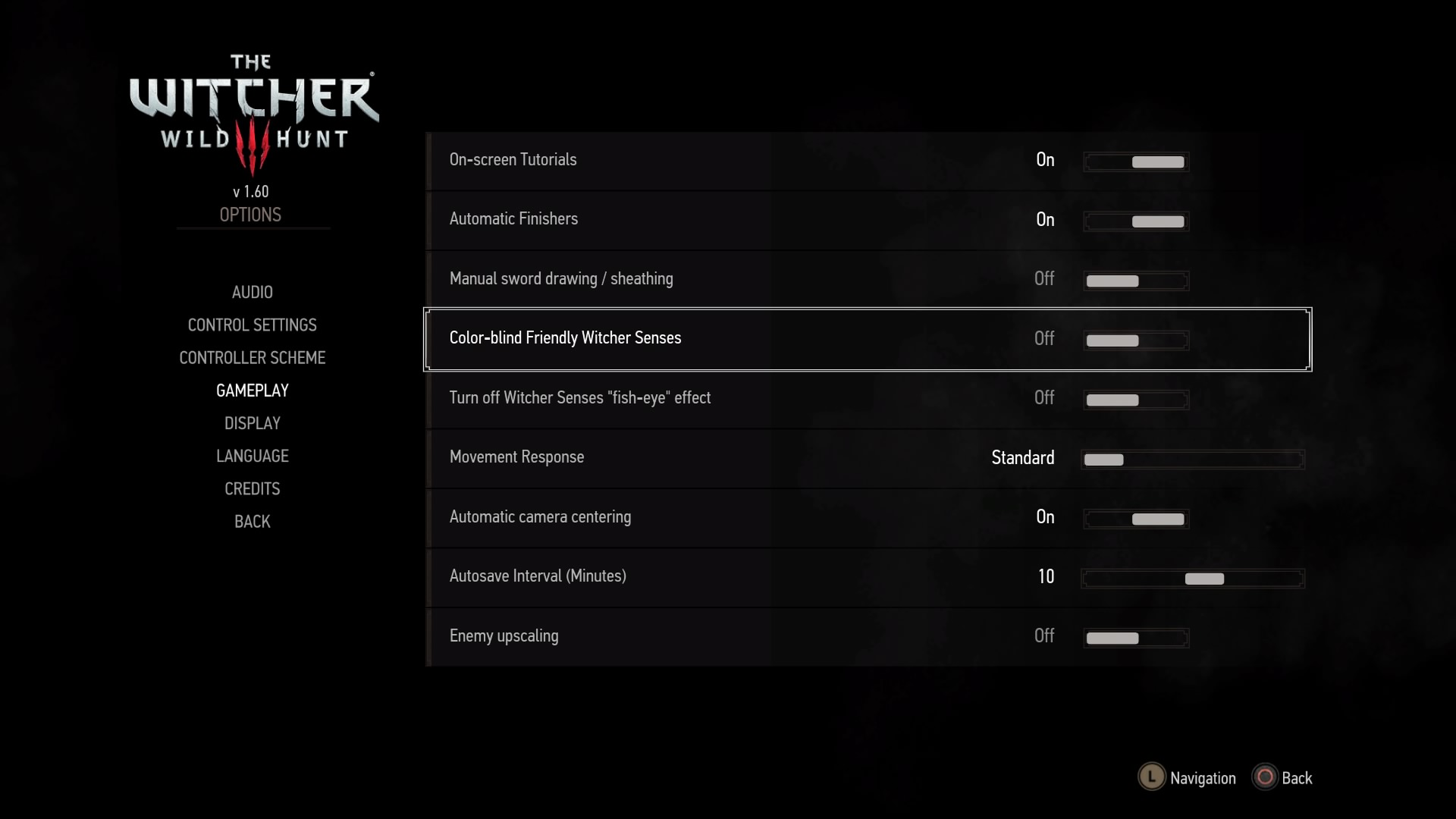
Task: Disable Automatic camera centering
Action: tap(1135, 519)
